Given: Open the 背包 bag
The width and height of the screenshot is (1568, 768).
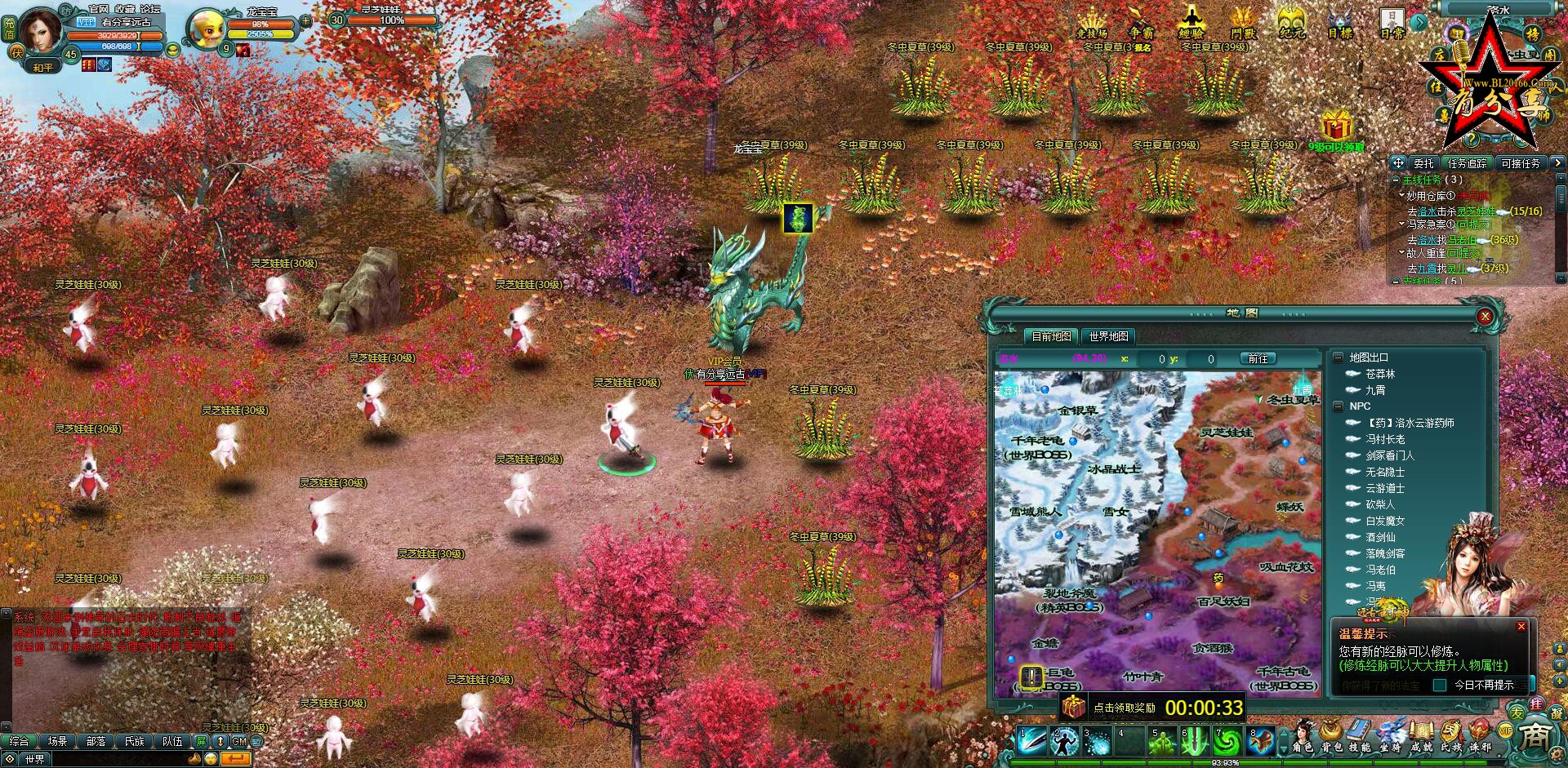Looking at the screenshot, I should tap(1332, 735).
